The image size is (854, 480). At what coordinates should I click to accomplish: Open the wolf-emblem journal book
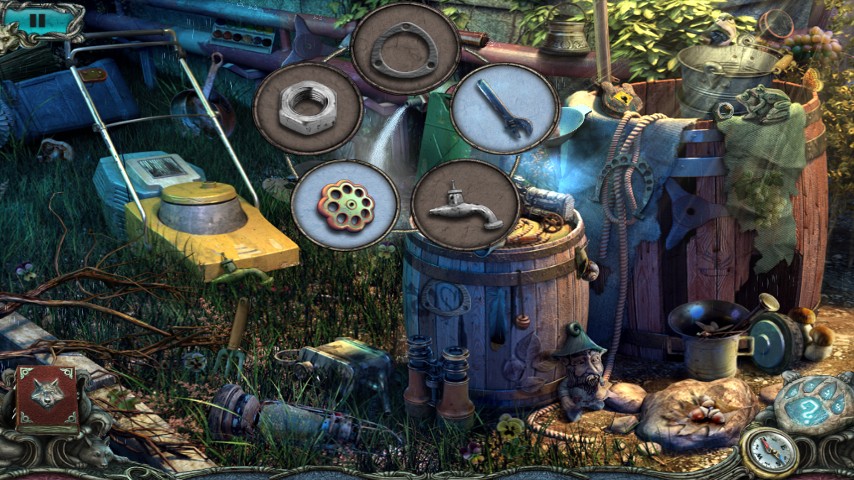(x=47, y=398)
